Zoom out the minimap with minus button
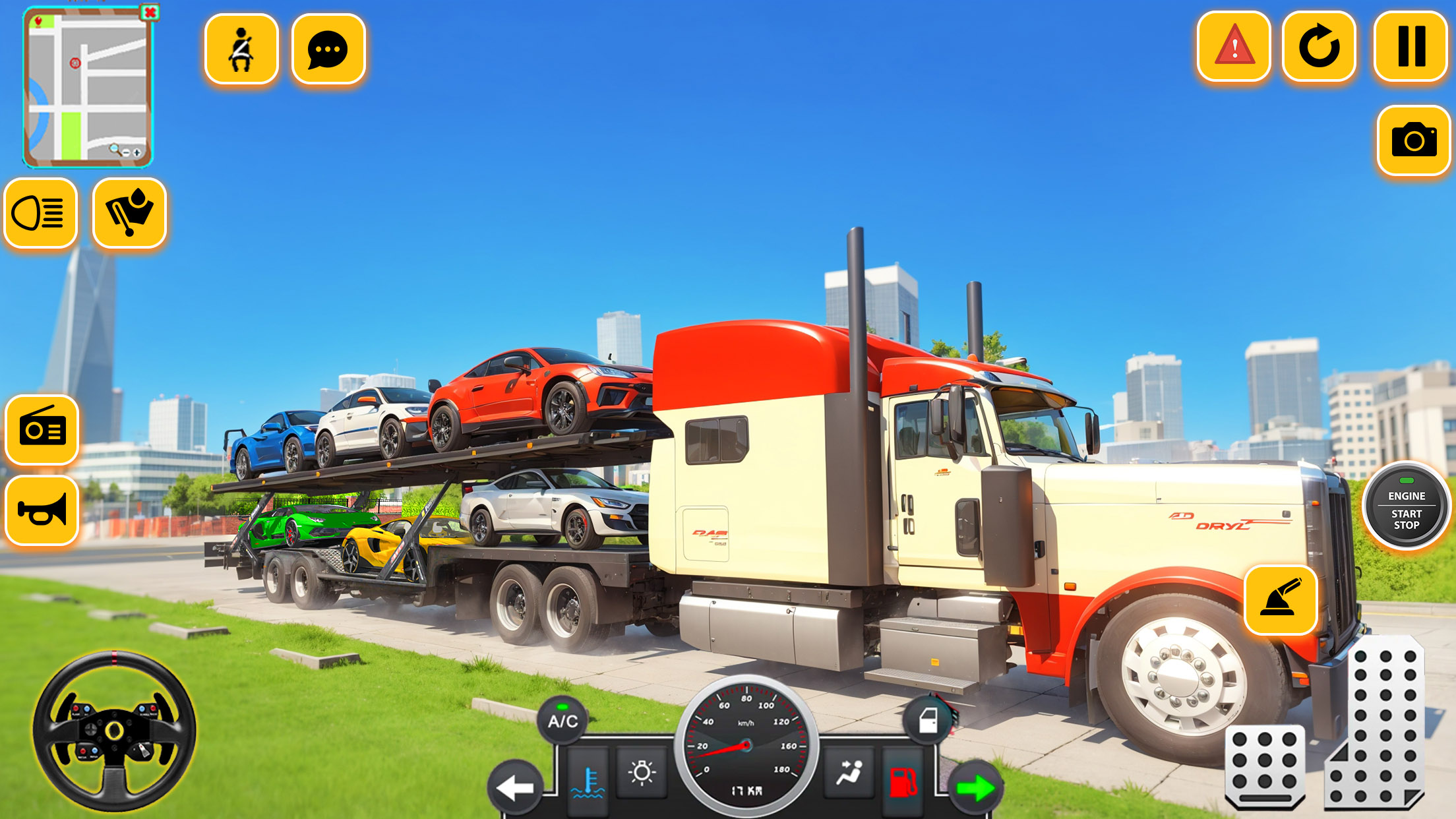 126,152
